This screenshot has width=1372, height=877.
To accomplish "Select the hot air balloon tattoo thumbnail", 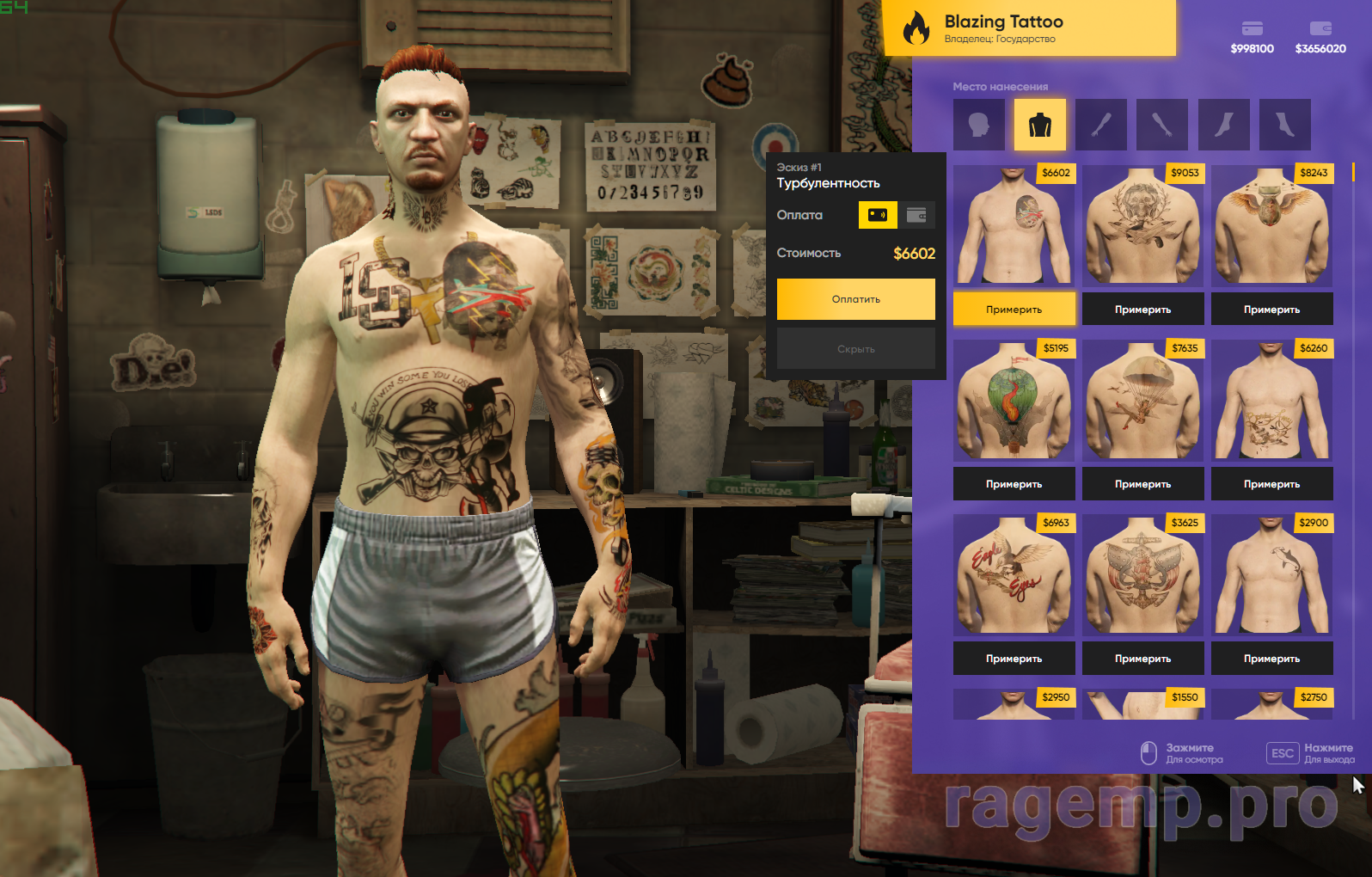I will point(1014,401).
